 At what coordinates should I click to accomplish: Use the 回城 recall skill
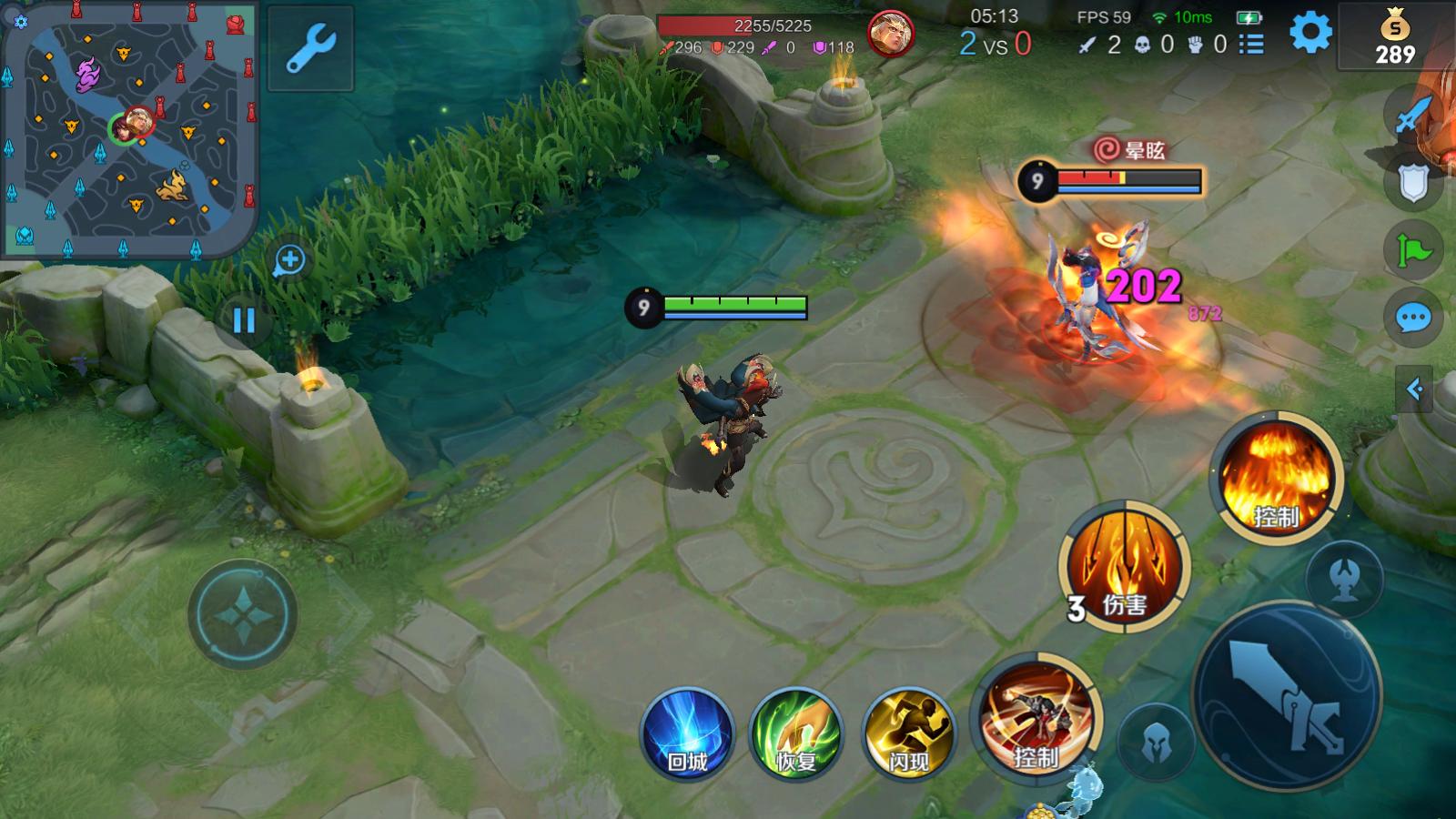coord(687,734)
